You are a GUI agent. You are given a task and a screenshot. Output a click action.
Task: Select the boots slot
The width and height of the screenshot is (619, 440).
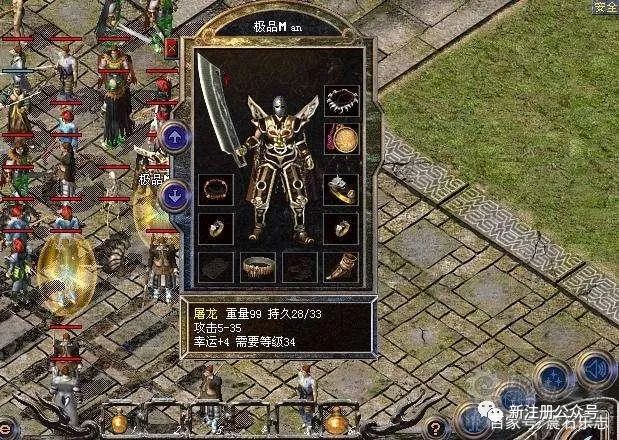coord(341,266)
